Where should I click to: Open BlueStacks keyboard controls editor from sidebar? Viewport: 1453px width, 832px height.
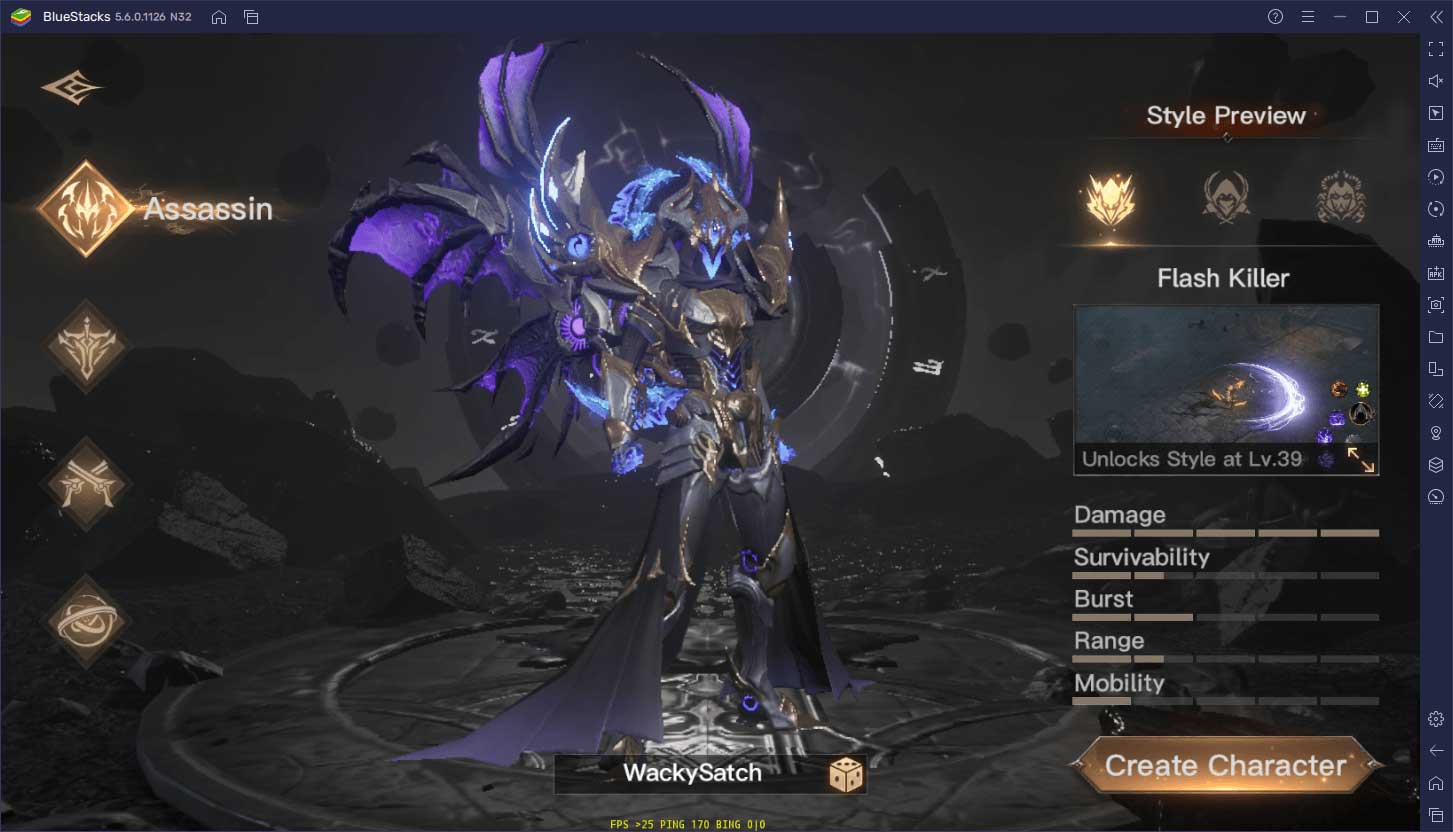pyautogui.click(x=1434, y=145)
